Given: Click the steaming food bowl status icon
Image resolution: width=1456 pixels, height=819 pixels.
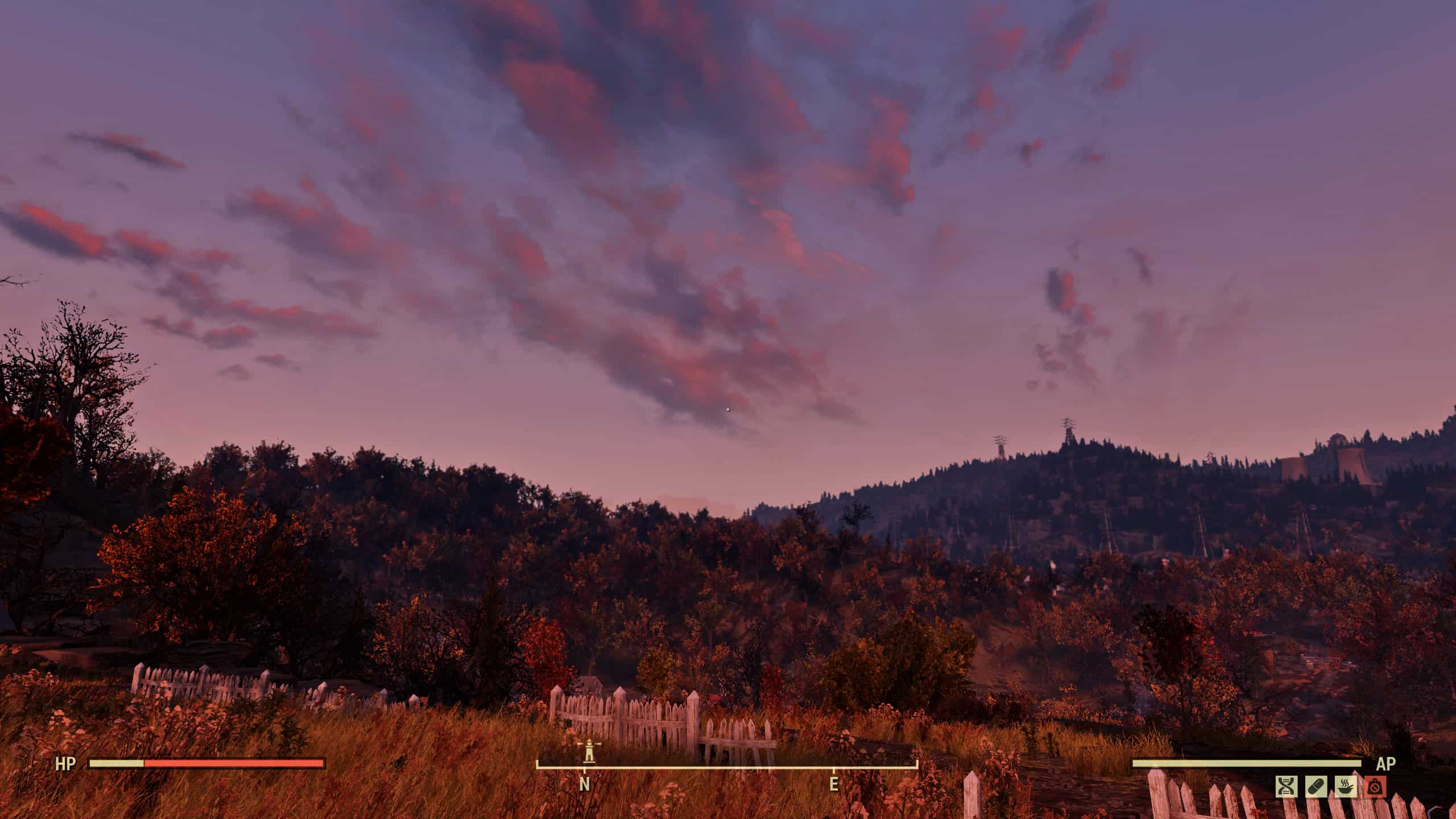Looking at the screenshot, I should click(1345, 787).
